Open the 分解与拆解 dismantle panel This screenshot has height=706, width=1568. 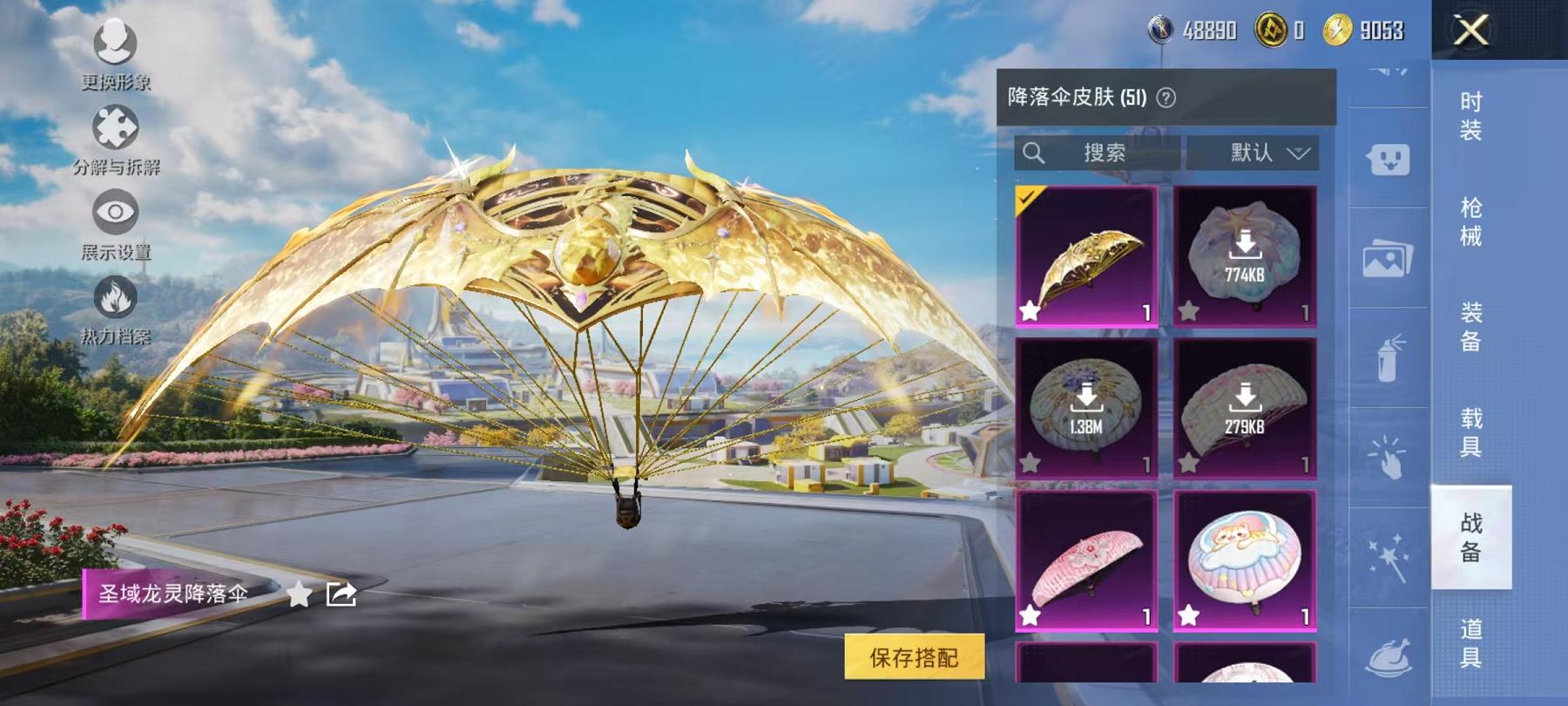(116, 129)
